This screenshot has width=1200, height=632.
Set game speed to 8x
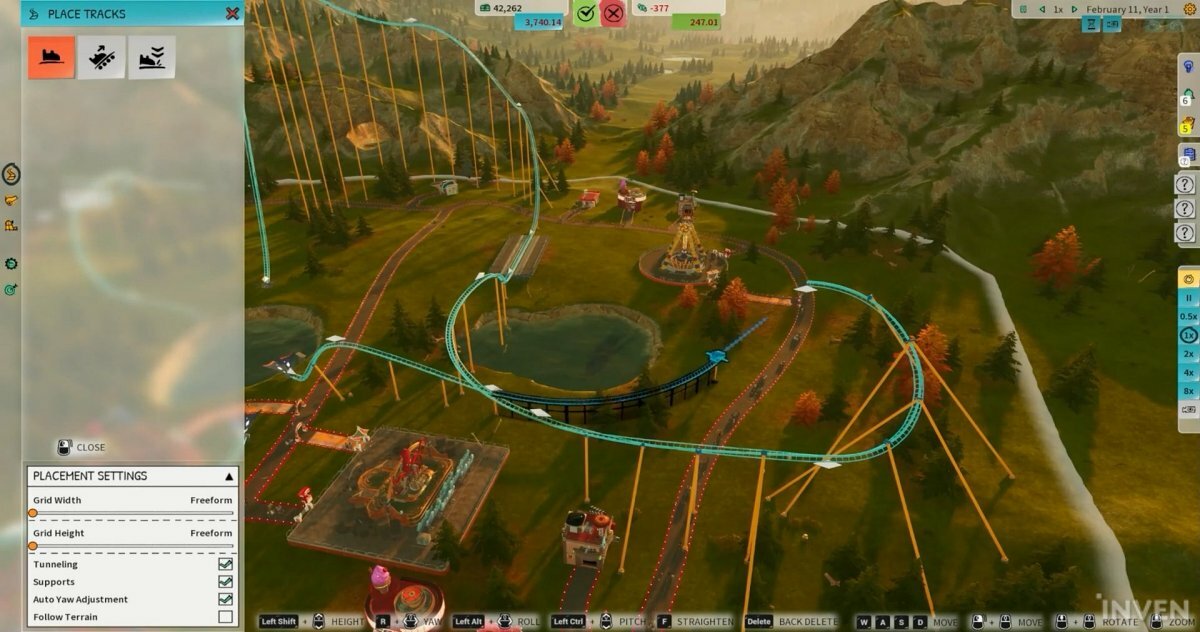point(1189,391)
